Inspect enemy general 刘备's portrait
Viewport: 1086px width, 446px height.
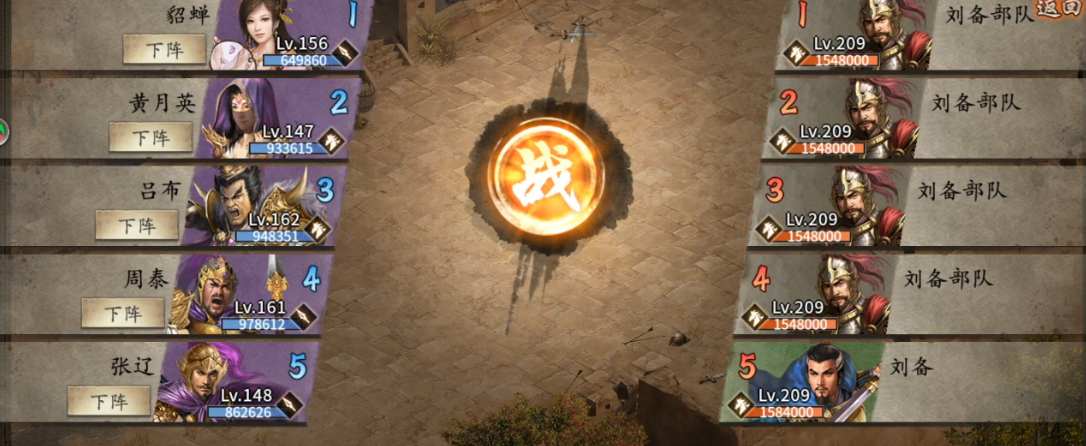(x=838, y=381)
